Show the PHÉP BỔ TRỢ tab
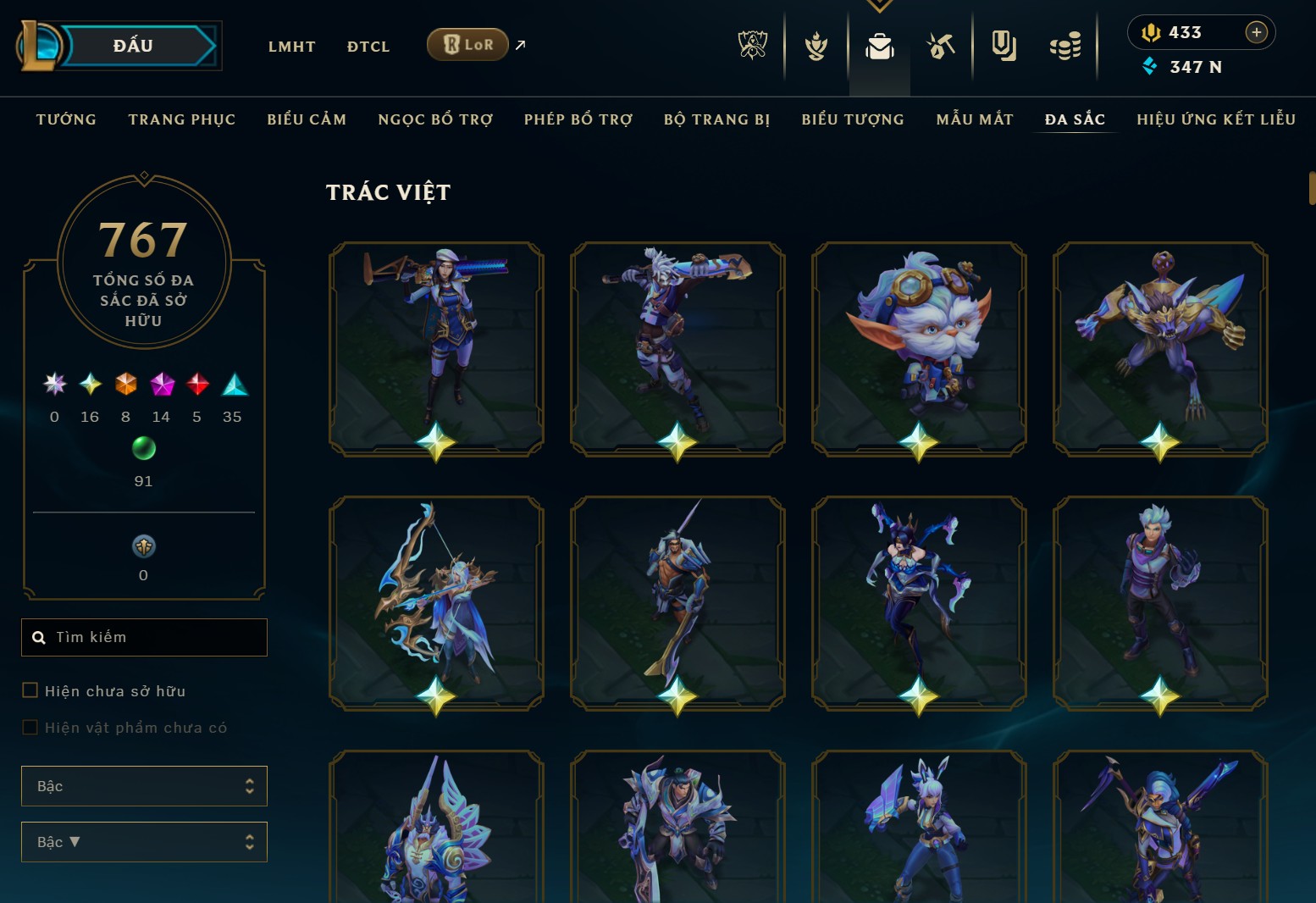 (x=578, y=119)
